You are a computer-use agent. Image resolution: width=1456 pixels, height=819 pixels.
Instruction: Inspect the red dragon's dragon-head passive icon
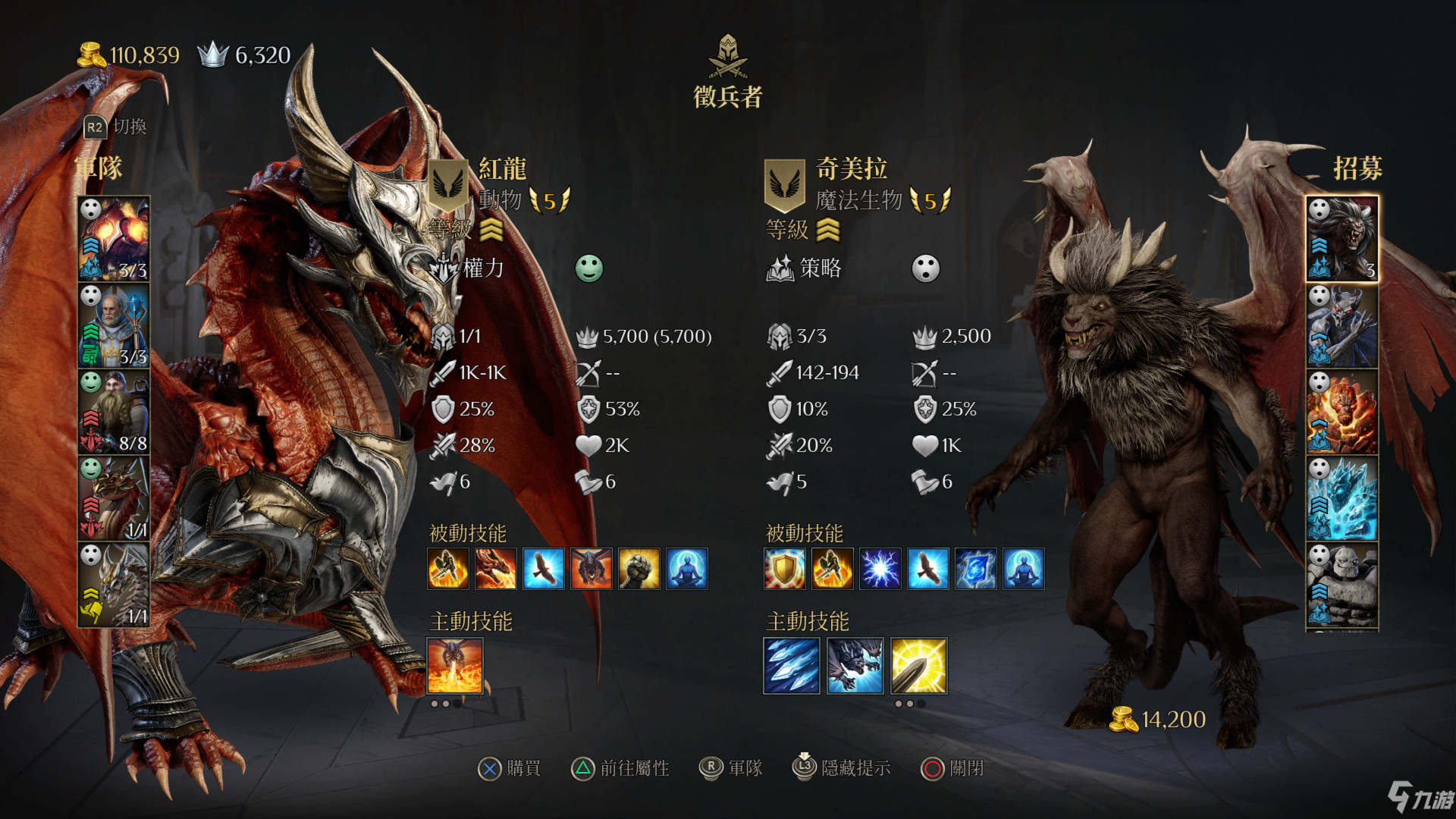click(496, 569)
